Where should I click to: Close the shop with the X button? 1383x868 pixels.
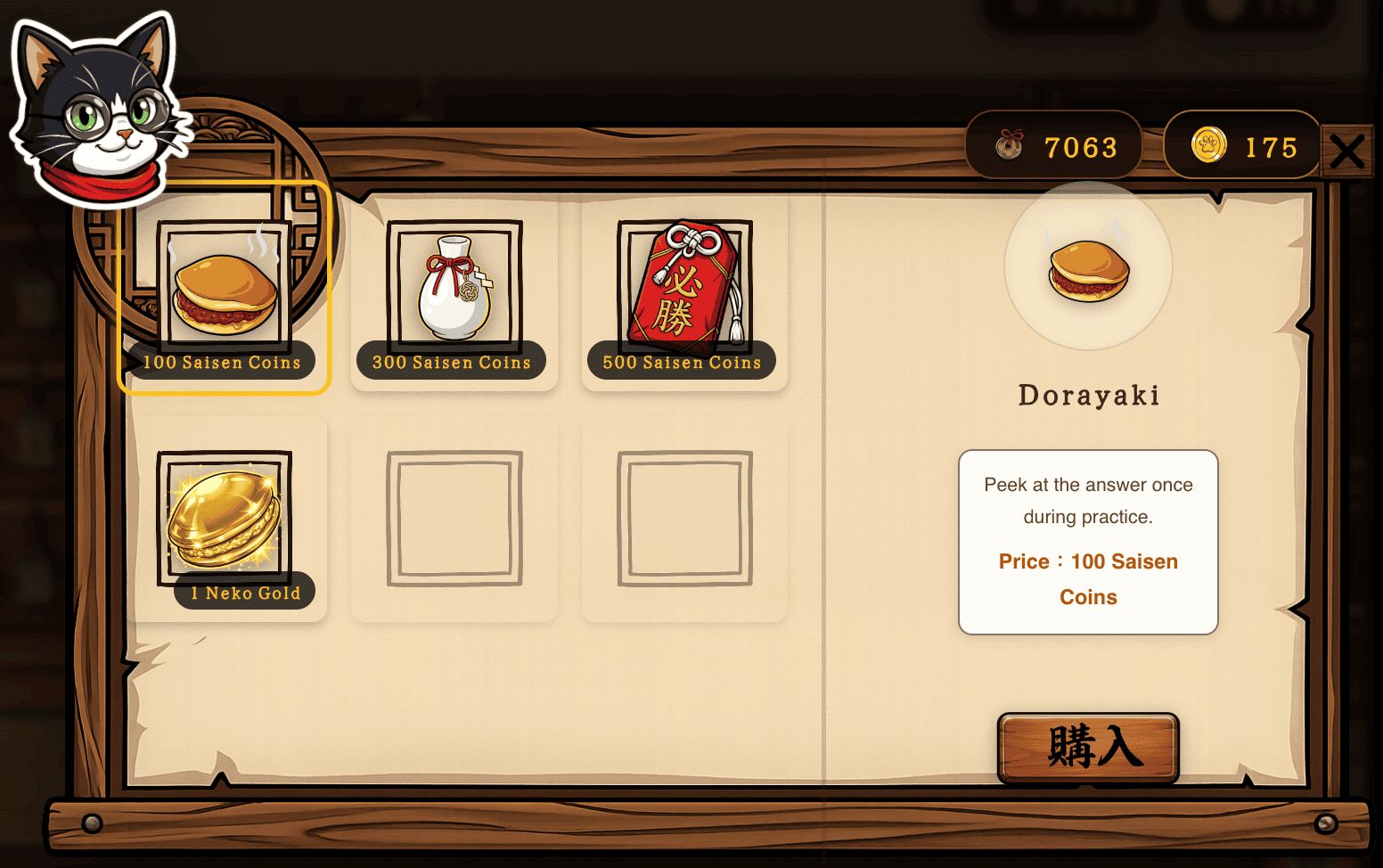coord(1348,151)
